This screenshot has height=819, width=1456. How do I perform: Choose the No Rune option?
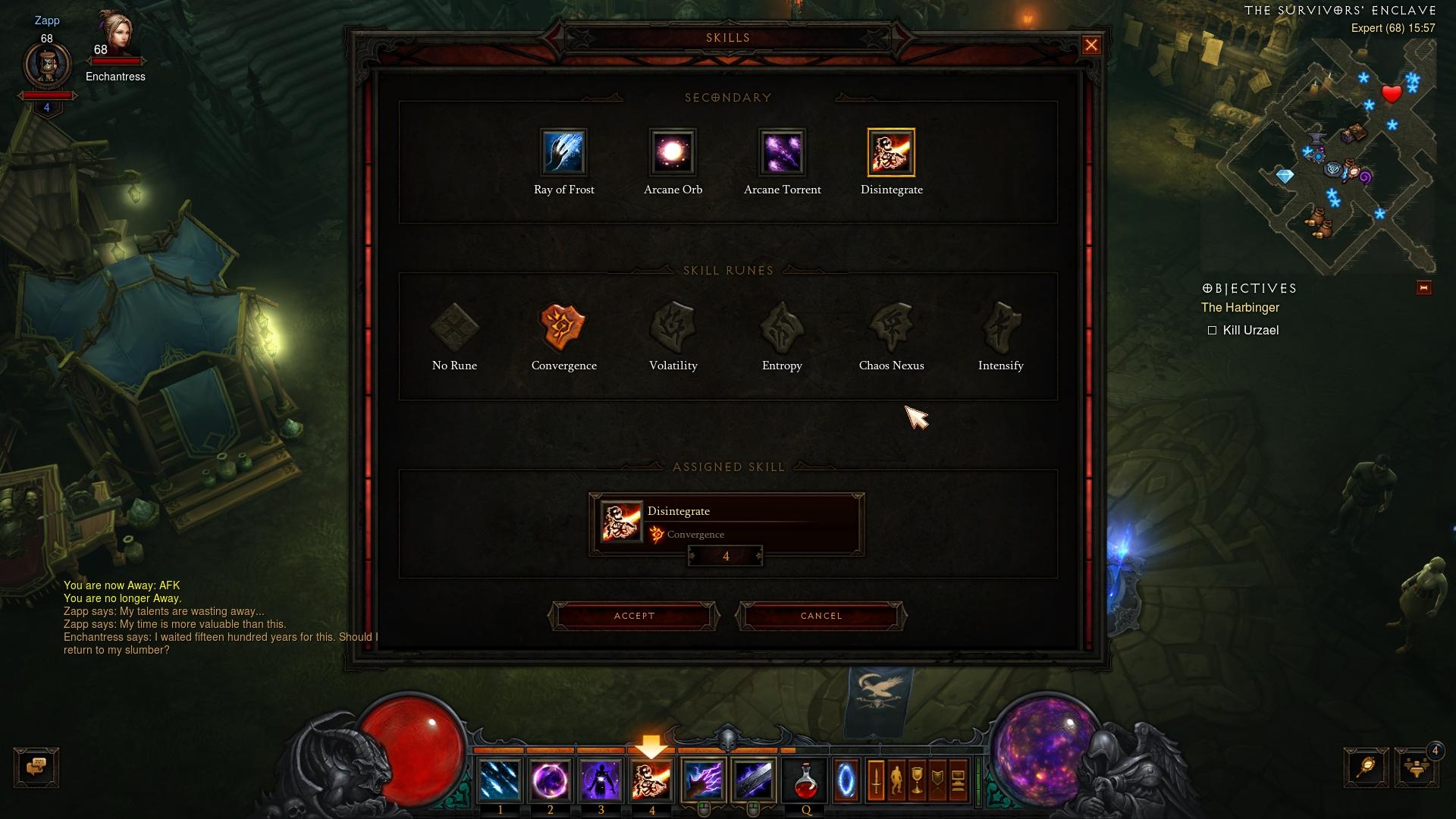point(454,328)
